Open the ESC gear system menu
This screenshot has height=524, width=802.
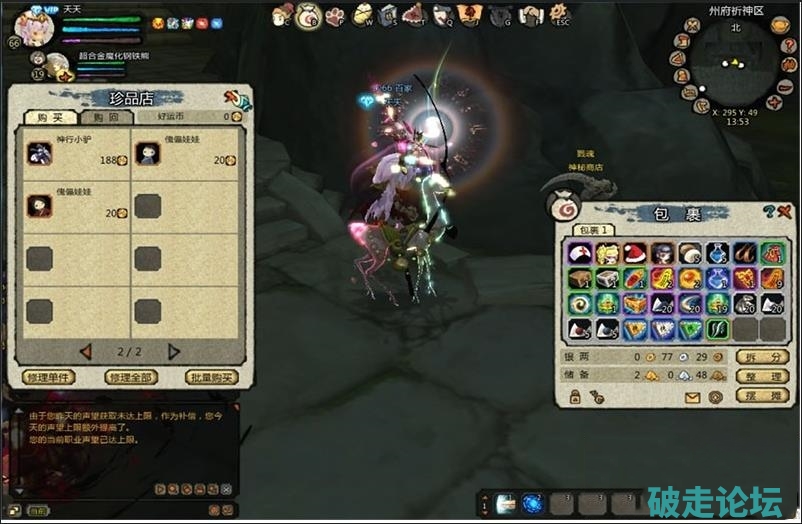tap(560, 15)
